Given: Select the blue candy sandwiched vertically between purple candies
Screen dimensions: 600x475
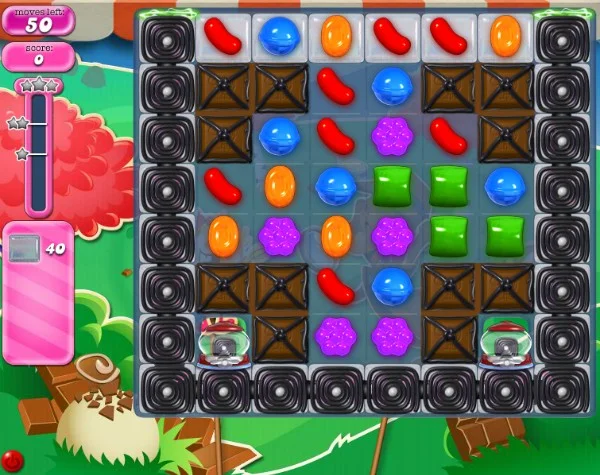Looking at the screenshot, I should tap(392, 286).
